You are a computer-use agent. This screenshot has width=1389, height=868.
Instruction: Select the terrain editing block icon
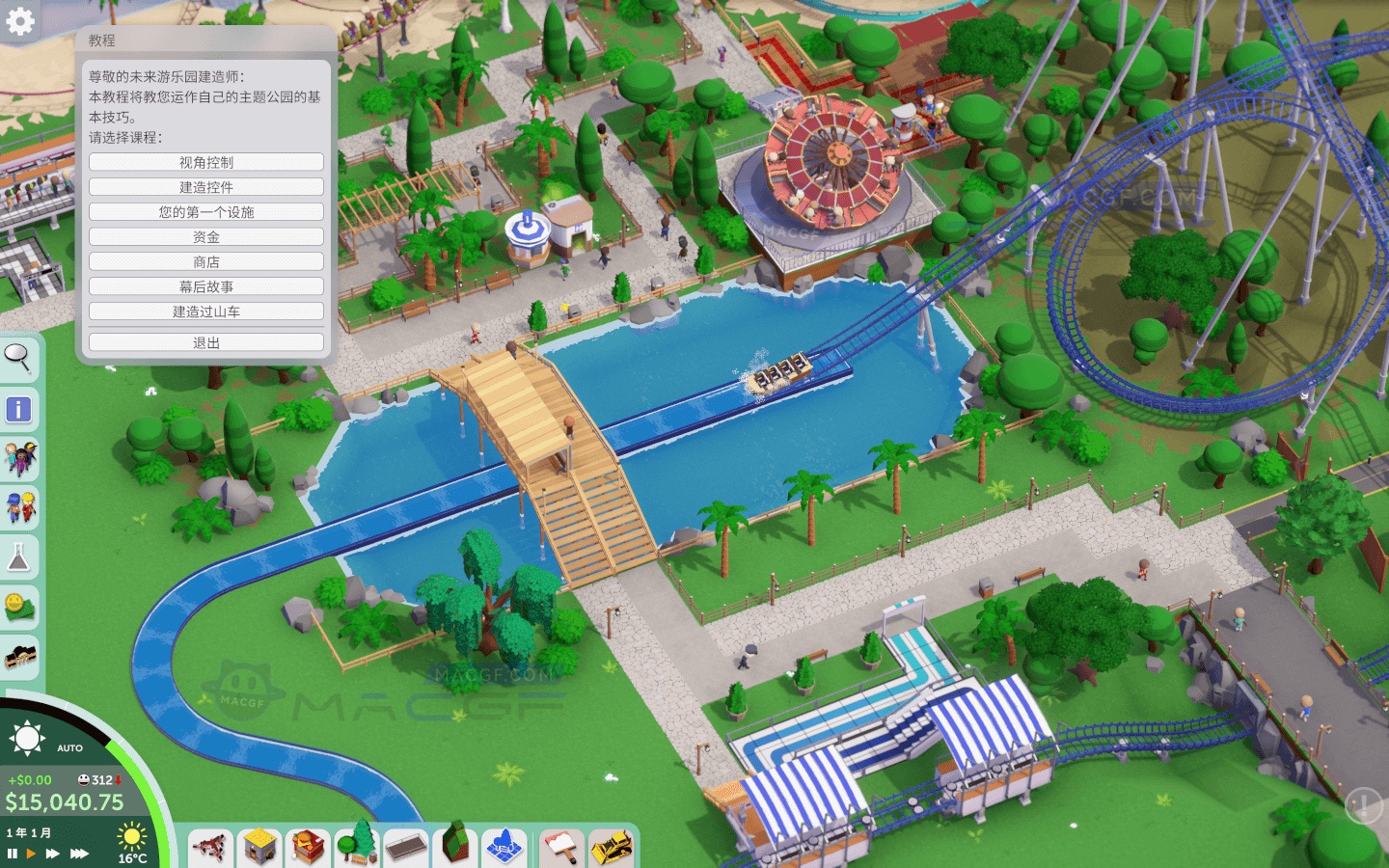(454, 849)
